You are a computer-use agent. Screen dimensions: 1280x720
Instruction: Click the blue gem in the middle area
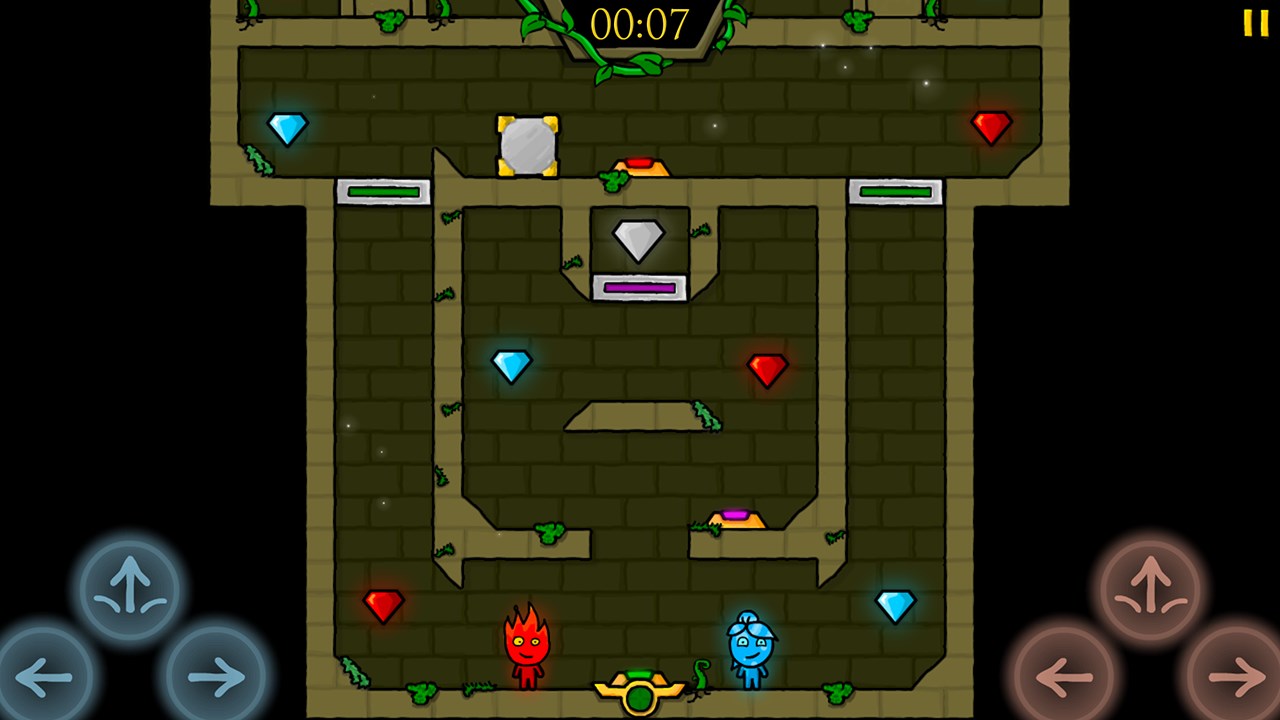pos(513,364)
